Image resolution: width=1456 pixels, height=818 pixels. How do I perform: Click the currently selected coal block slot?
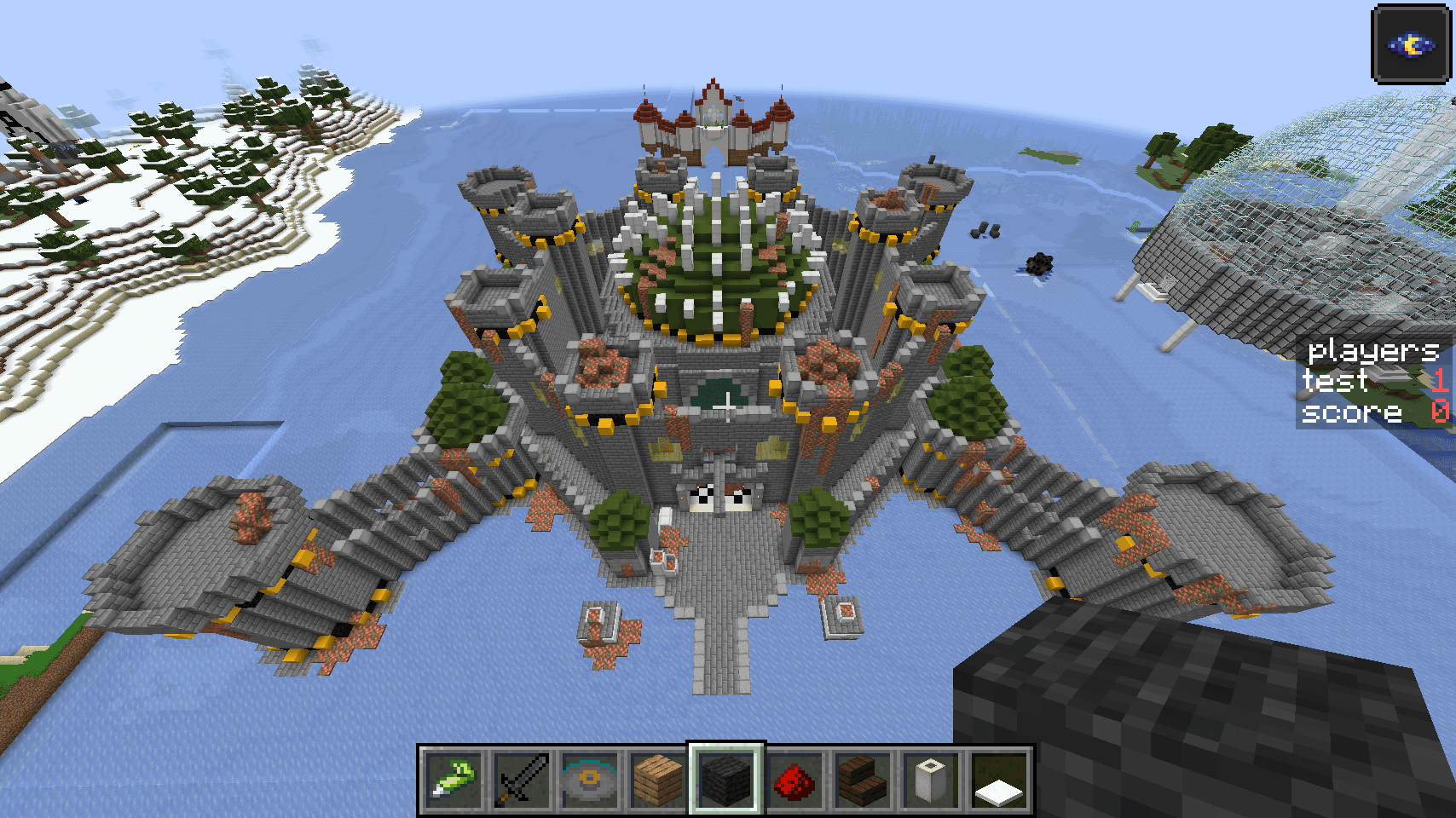click(722, 777)
